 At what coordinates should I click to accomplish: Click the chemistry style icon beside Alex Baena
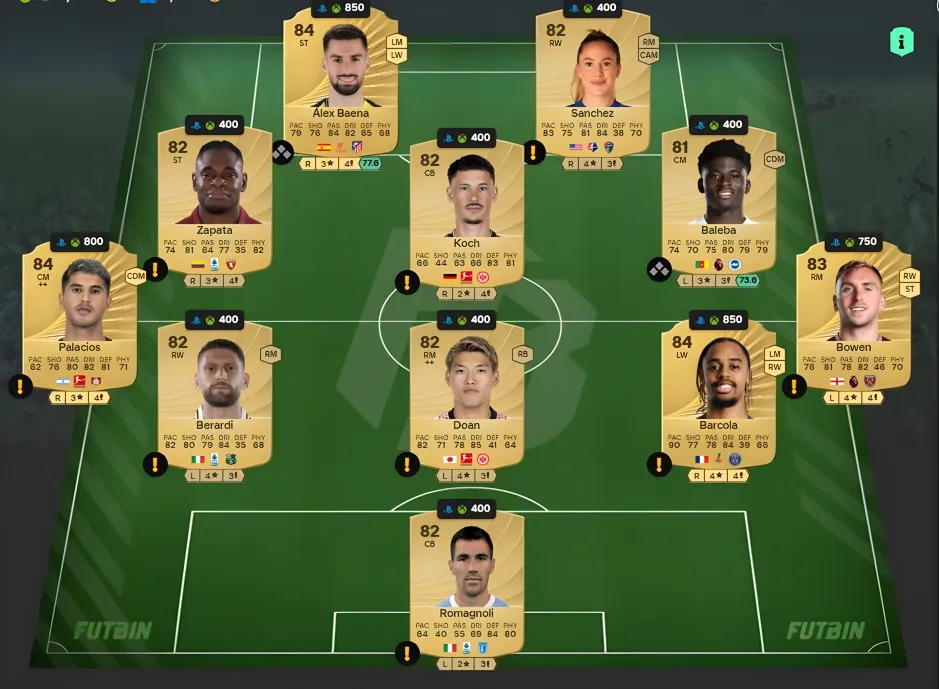(283, 153)
